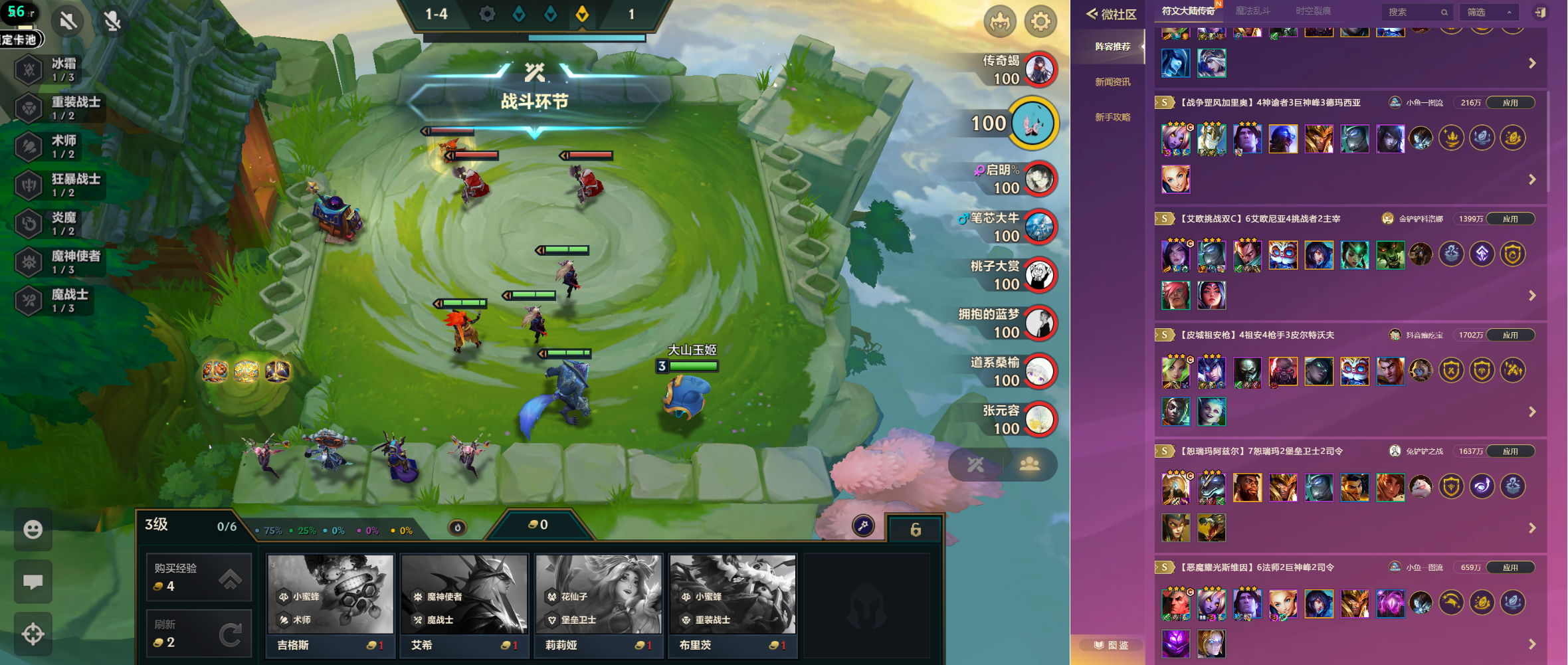1568x665 pixels.
Task: Open the emote smiley button
Action: coord(33,529)
